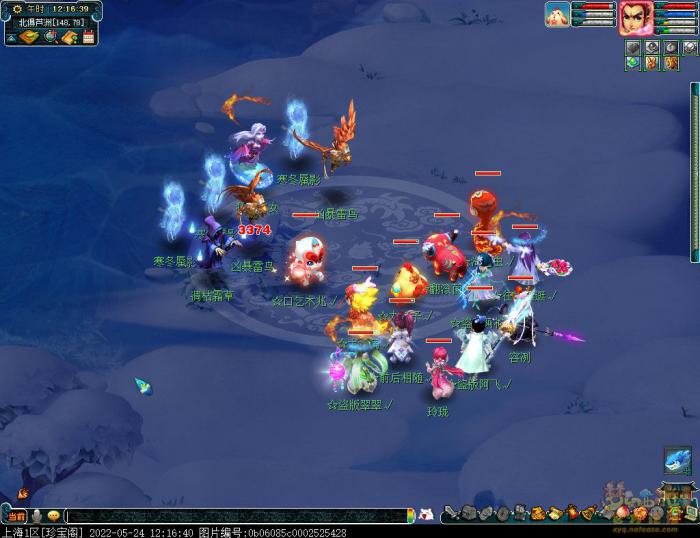700x538 pixels.
Task: Open the emoji smiley face picker
Action: click(x=53, y=516)
